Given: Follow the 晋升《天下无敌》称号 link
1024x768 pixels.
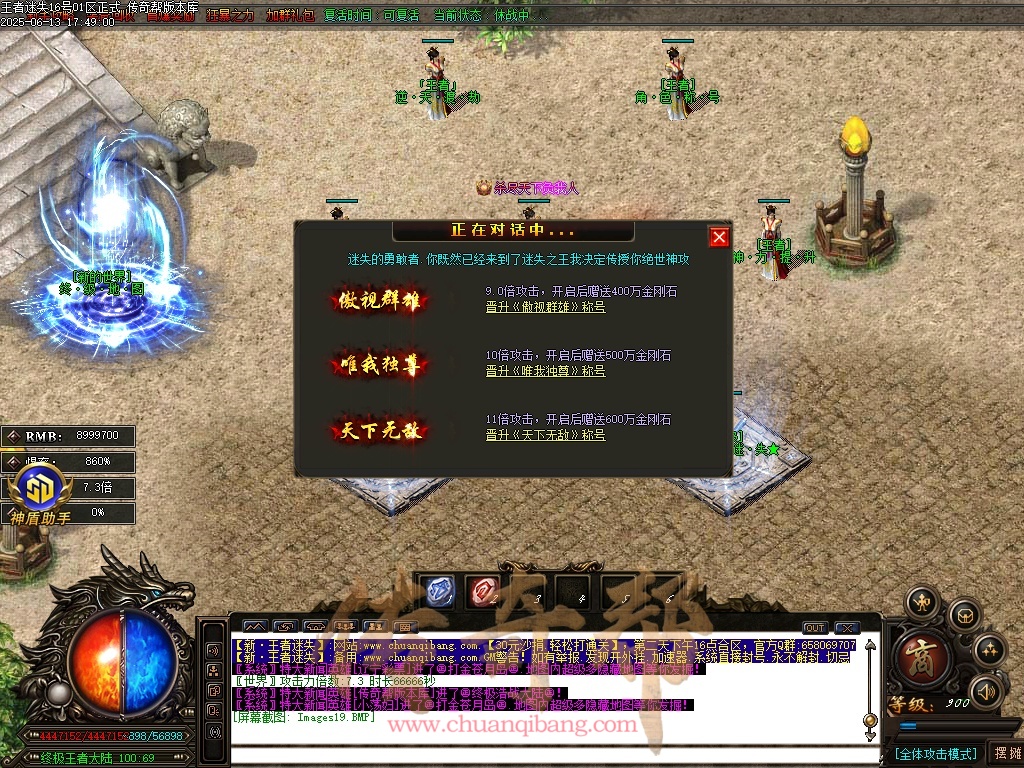Looking at the screenshot, I should point(545,435).
